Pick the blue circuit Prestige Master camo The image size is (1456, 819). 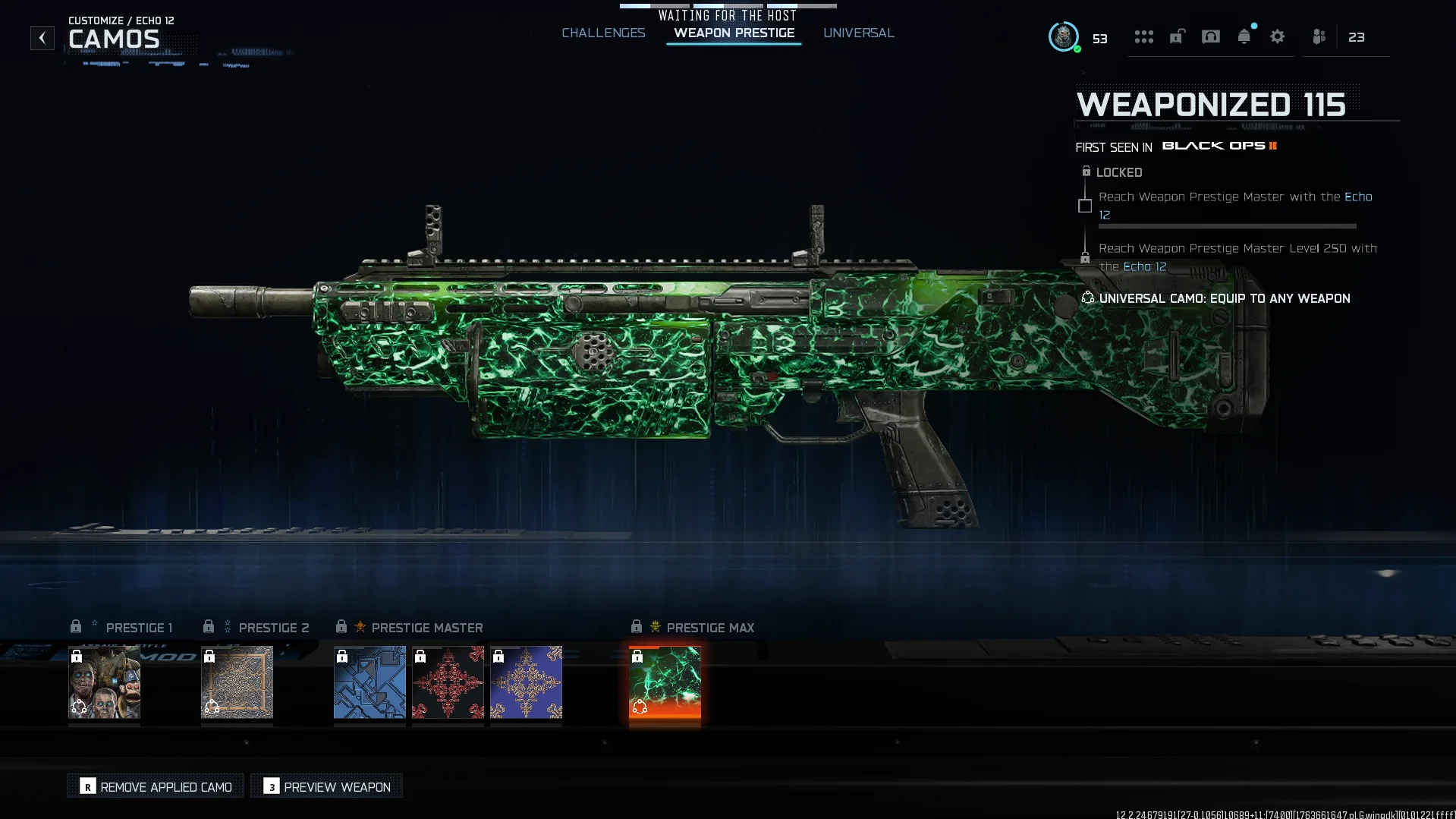click(x=370, y=682)
